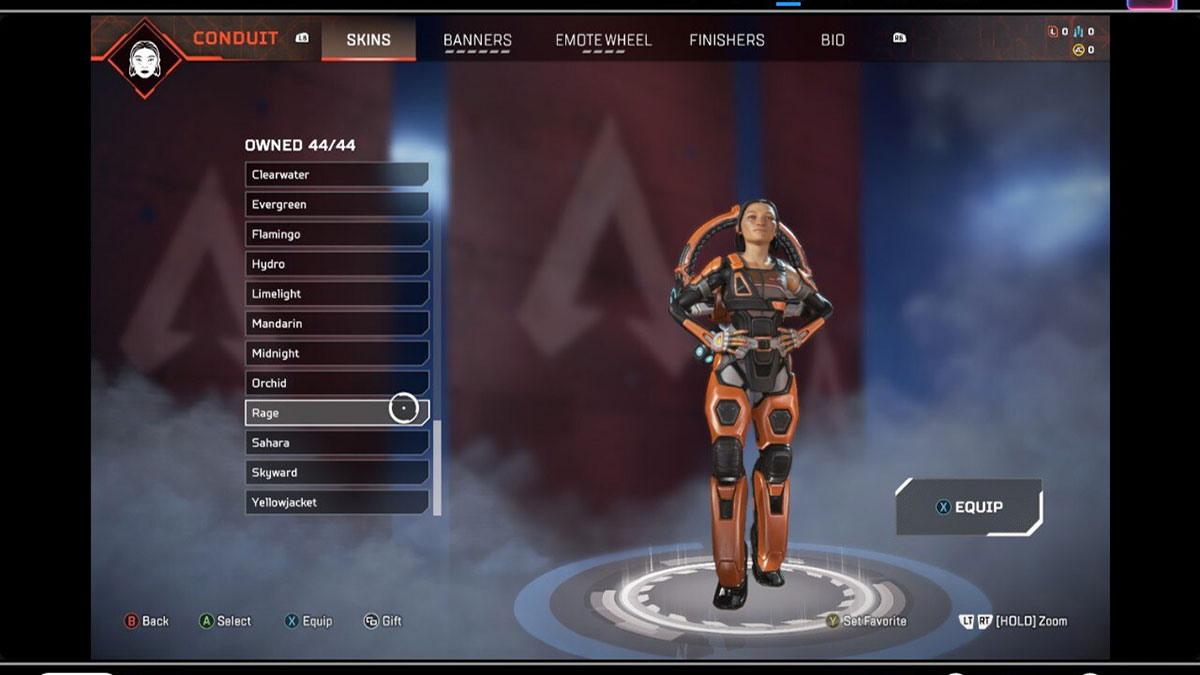Open the Emote Wheel tab
Screen dimensions: 1200x675
(x=603, y=40)
